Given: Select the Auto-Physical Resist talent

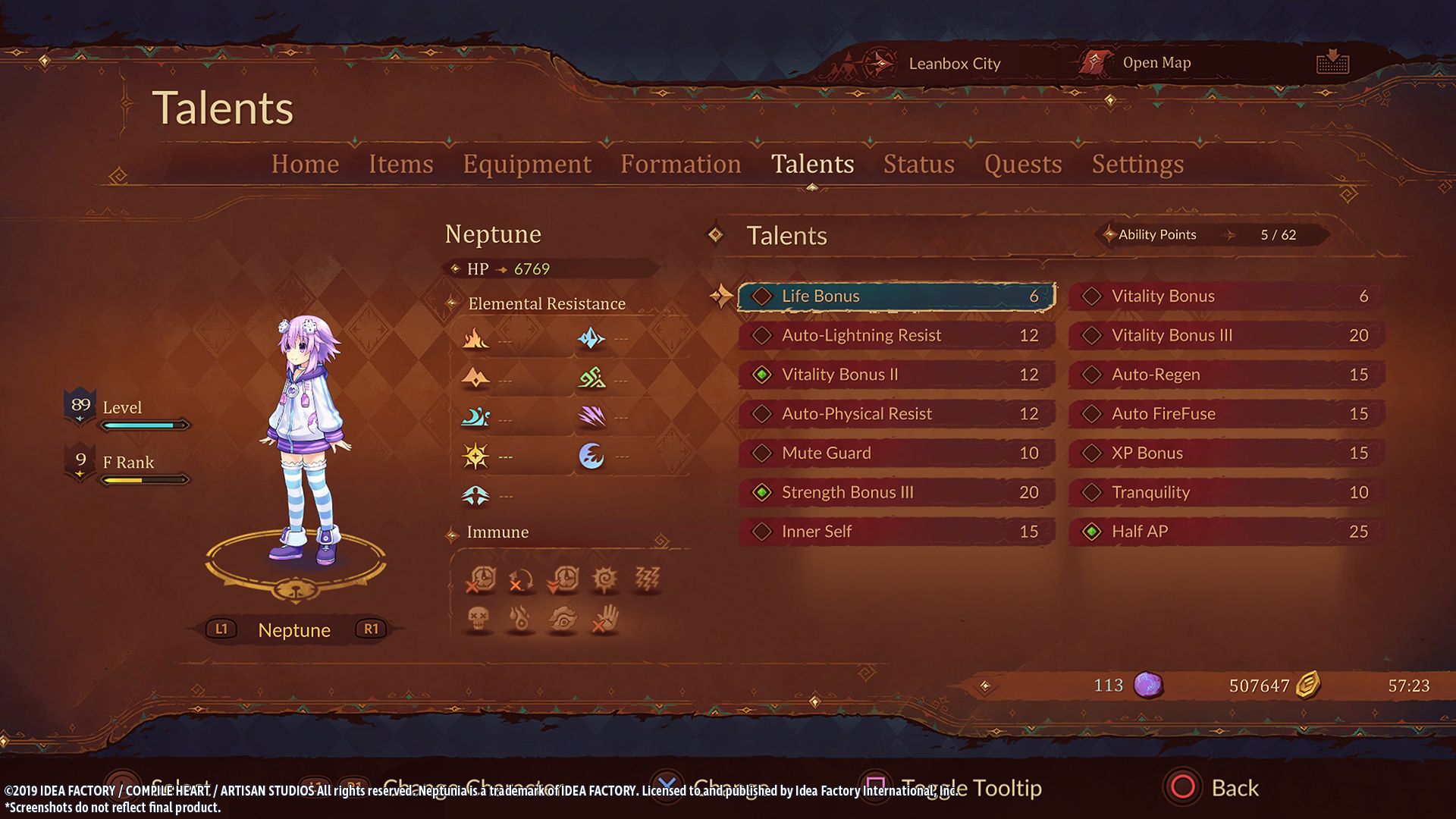Looking at the screenshot, I should tap(896, 414).
